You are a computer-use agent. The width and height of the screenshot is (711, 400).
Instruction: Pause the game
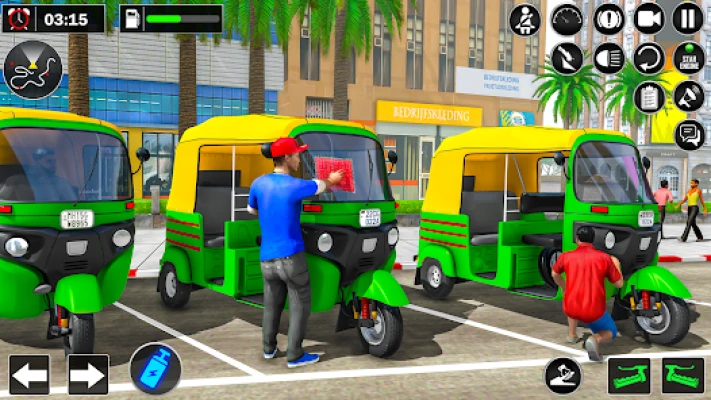click(x=687, y=18)
